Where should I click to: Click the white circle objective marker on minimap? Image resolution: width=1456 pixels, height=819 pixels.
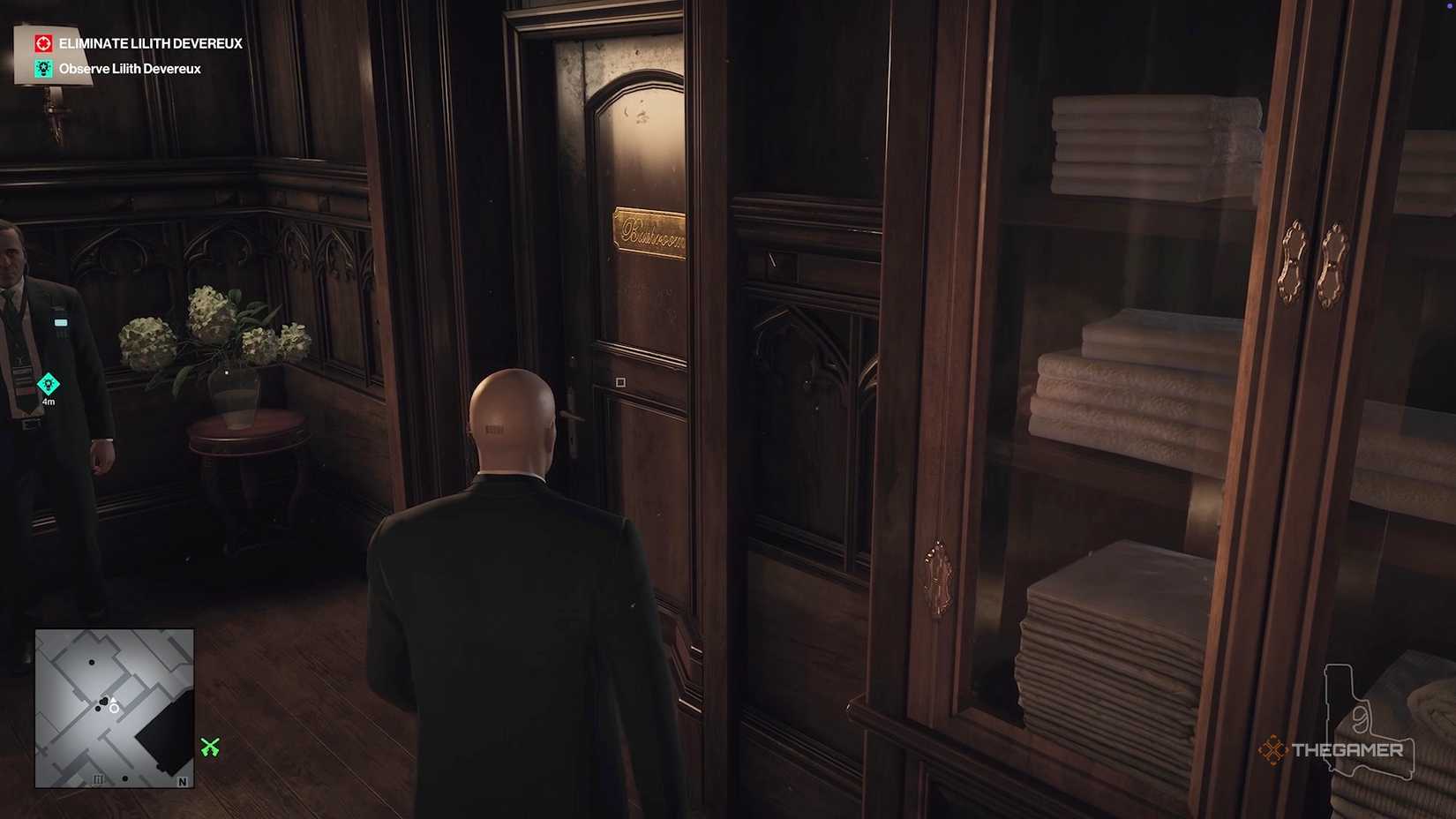(x=115, y=709)
